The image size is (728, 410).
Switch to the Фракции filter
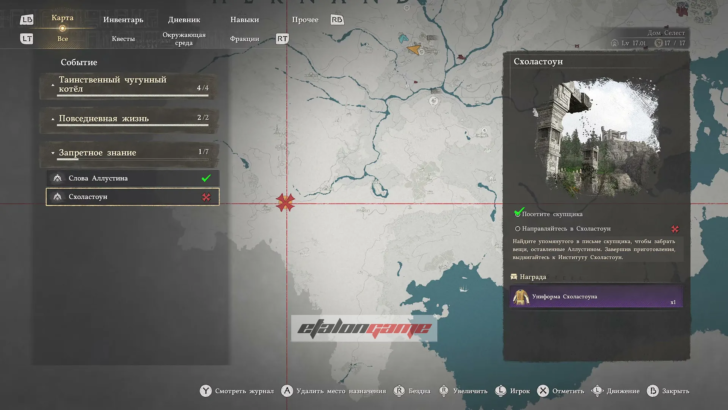click(x=243, y=39)
